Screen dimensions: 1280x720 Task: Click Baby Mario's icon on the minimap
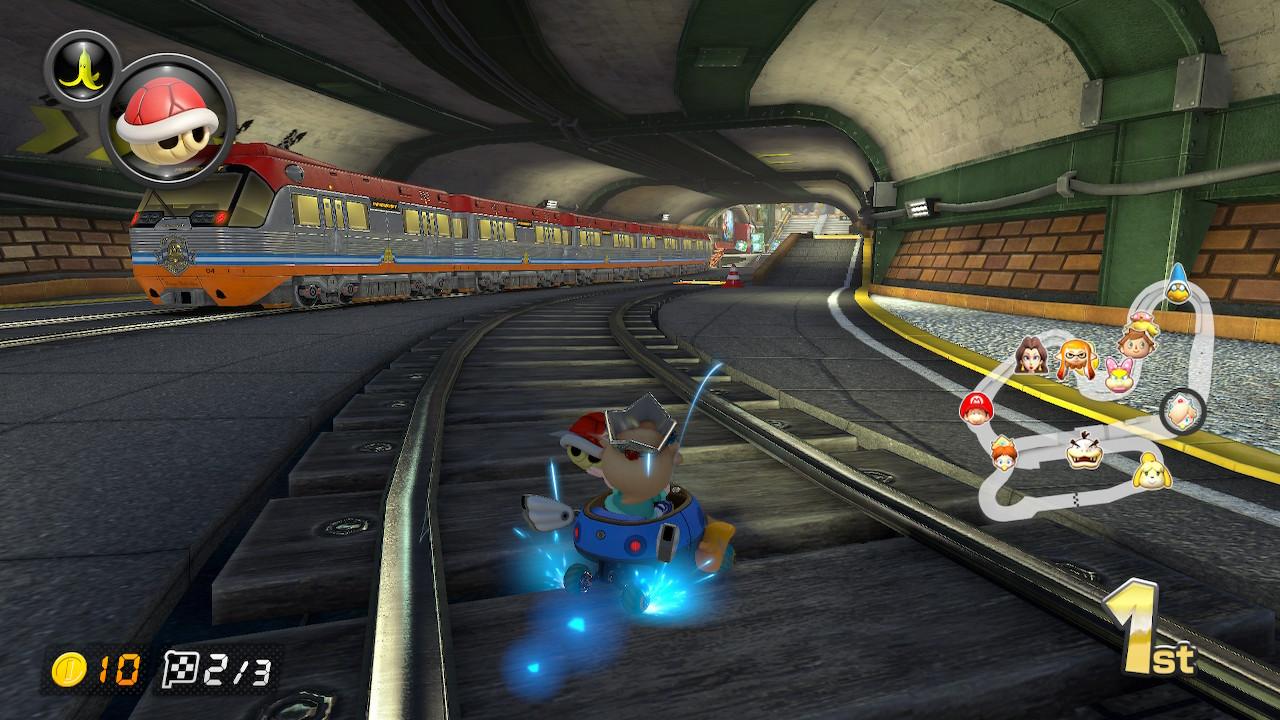coord(977,408)
